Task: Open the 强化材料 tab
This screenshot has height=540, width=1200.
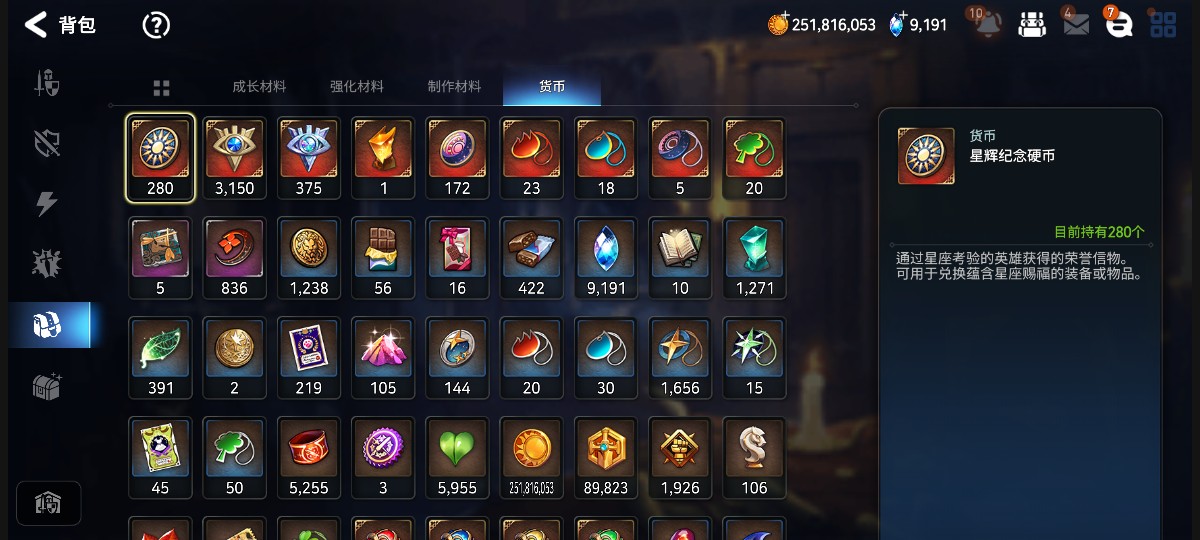Action: click(x=357, y=87)
